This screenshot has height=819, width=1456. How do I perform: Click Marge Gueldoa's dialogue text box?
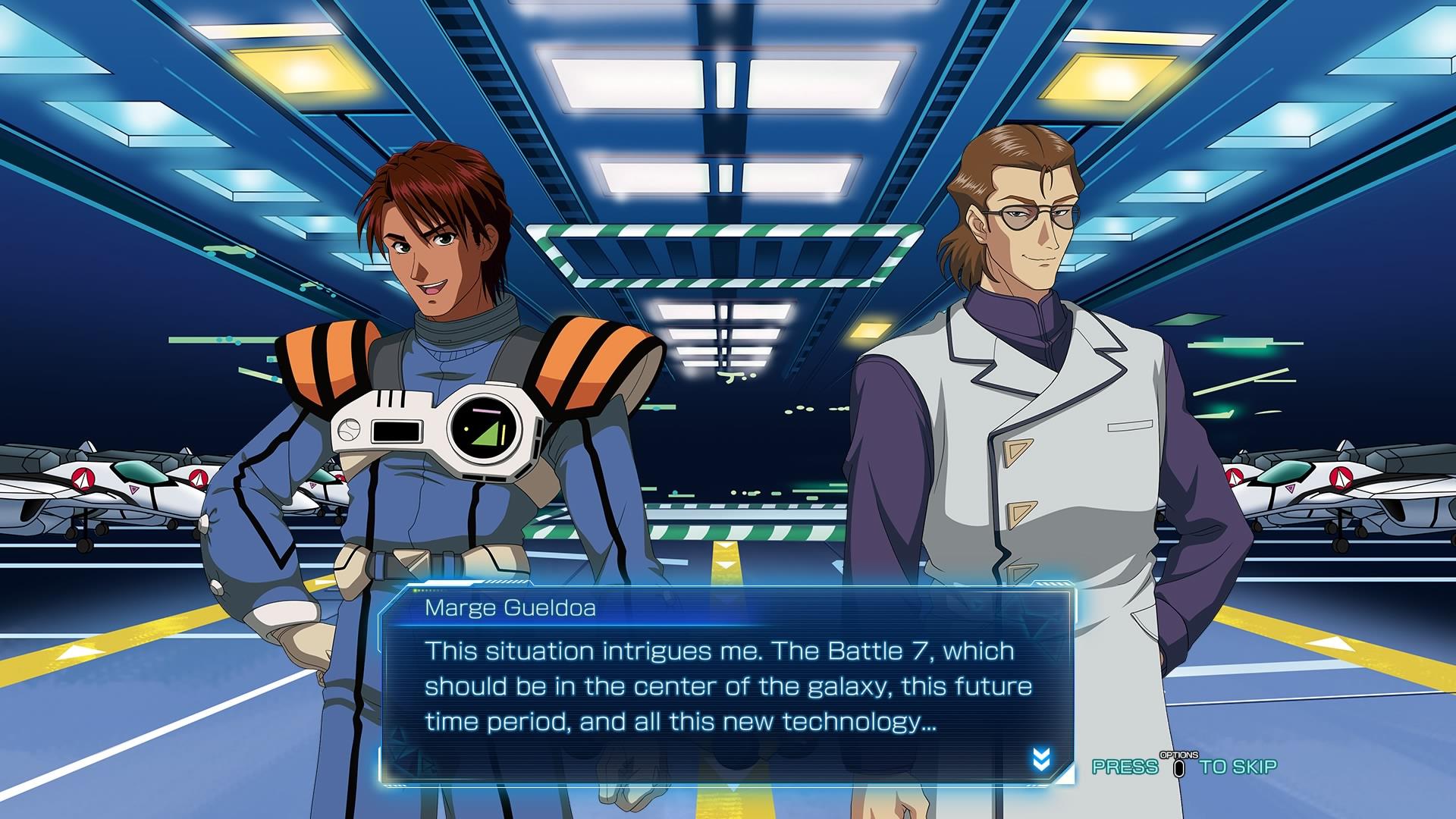pos(726,686)
